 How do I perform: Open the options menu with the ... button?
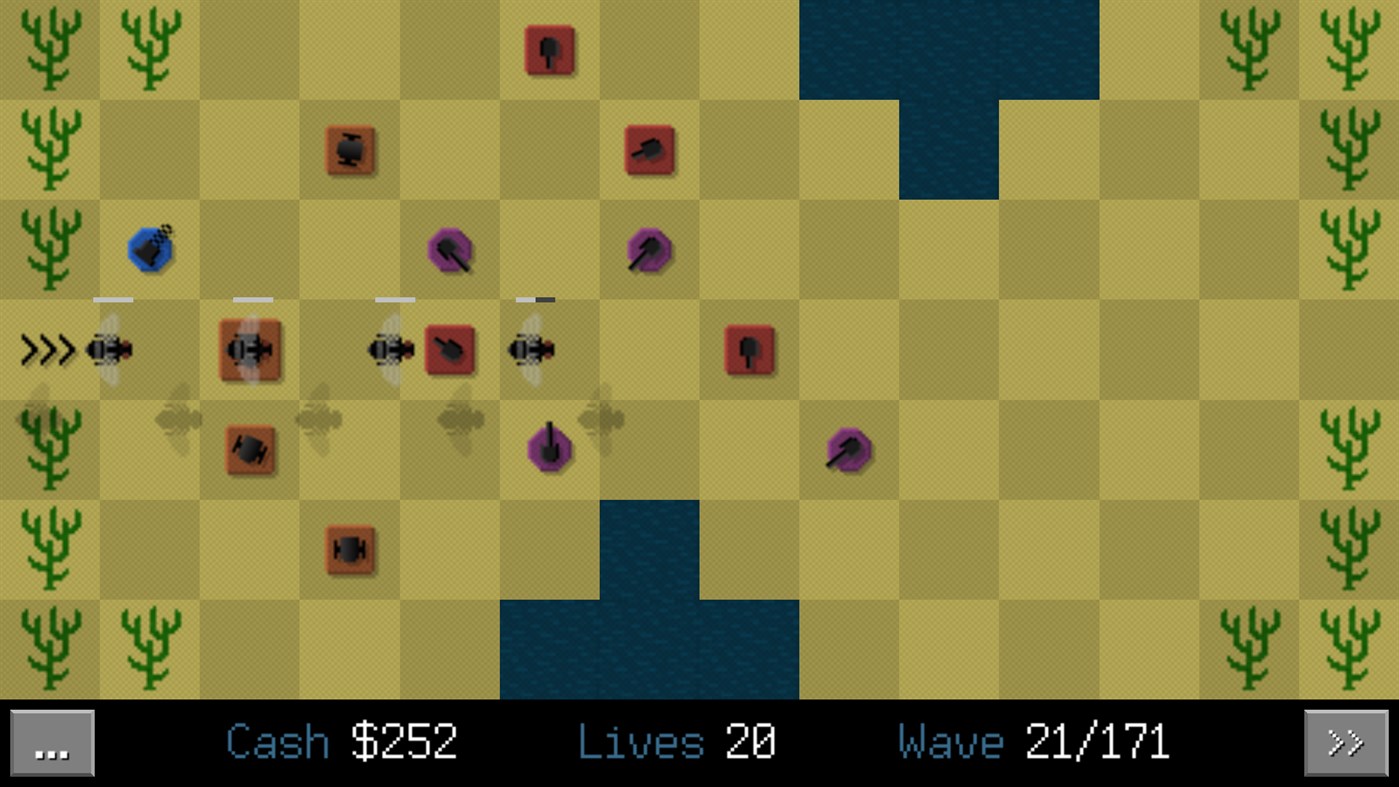click(51, 742)
